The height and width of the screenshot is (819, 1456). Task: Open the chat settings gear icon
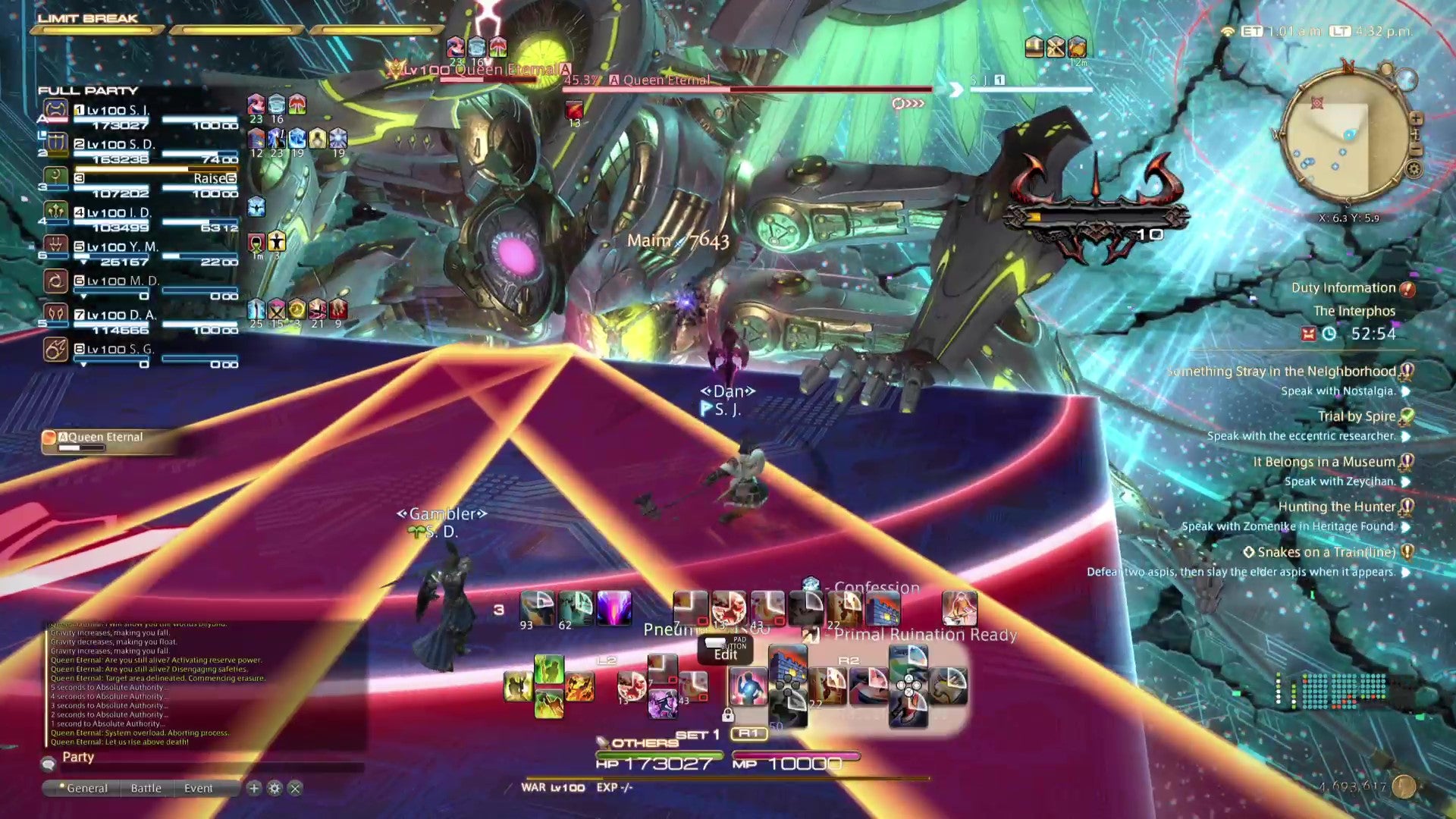(x=275, y=788)
